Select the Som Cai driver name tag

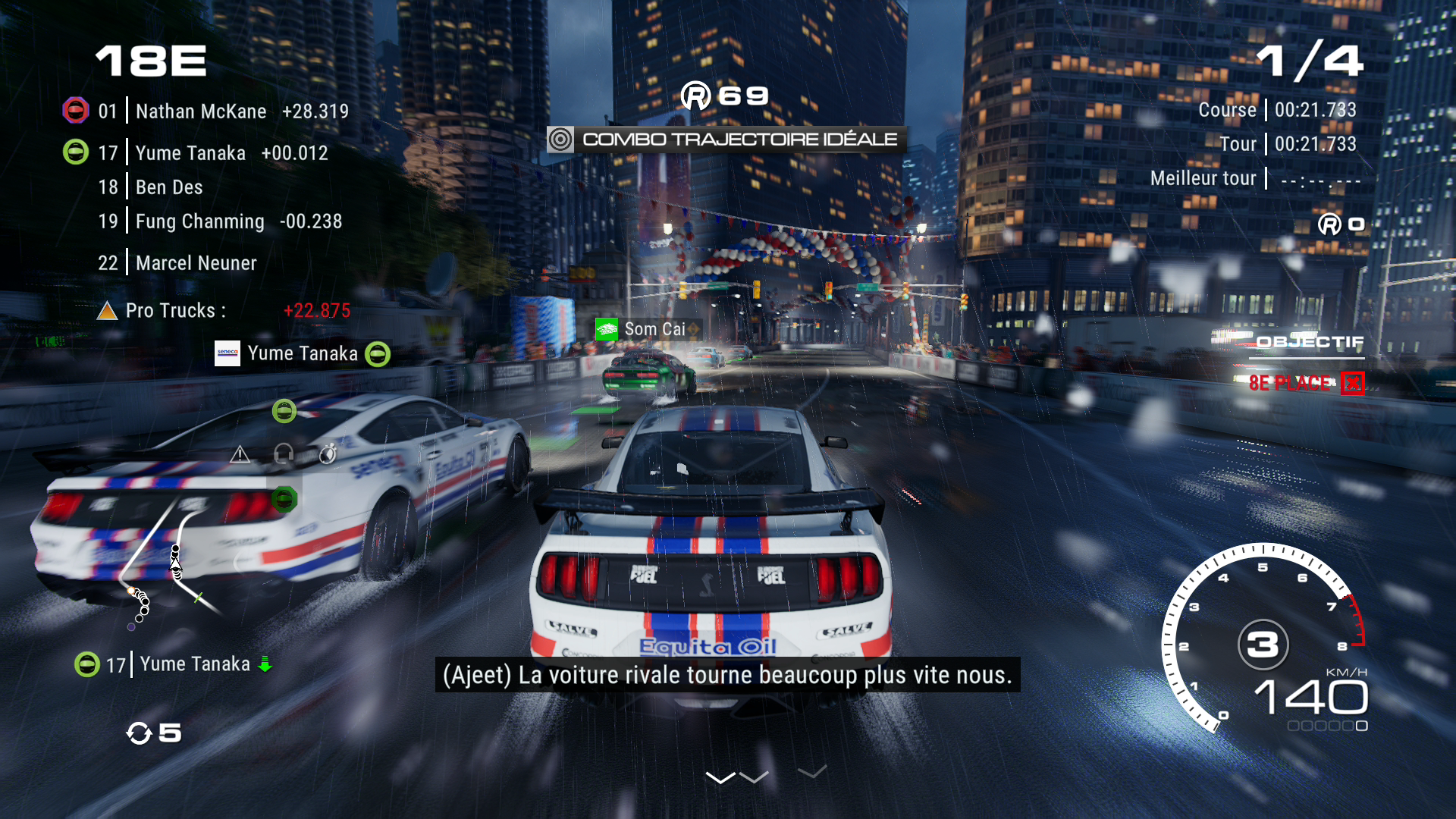coord(654,329)
